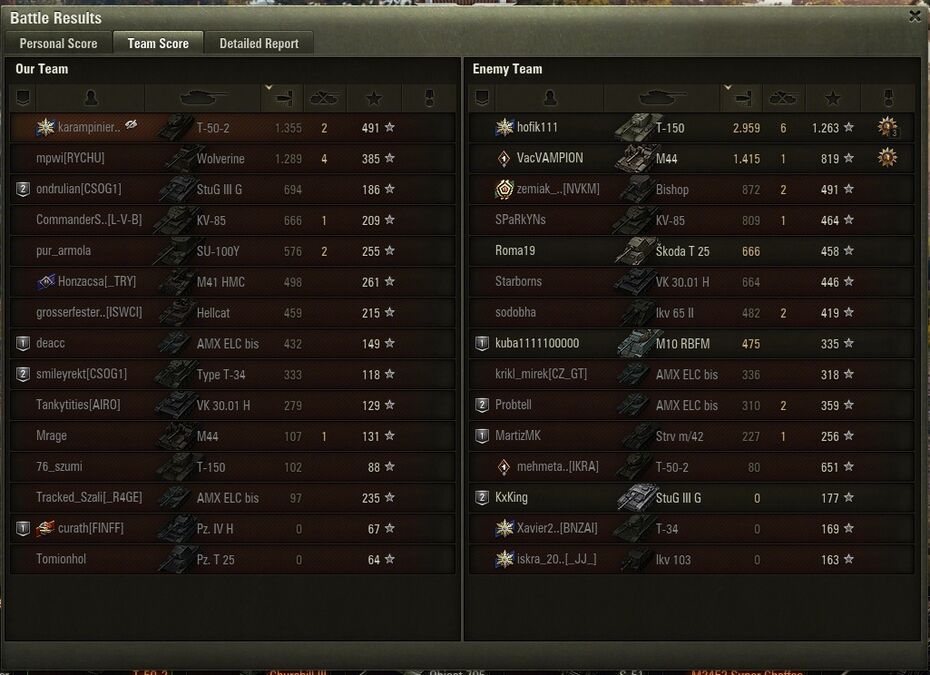Click Tankytities[AIRO] VK 30.01 H row

pos(232,405)
